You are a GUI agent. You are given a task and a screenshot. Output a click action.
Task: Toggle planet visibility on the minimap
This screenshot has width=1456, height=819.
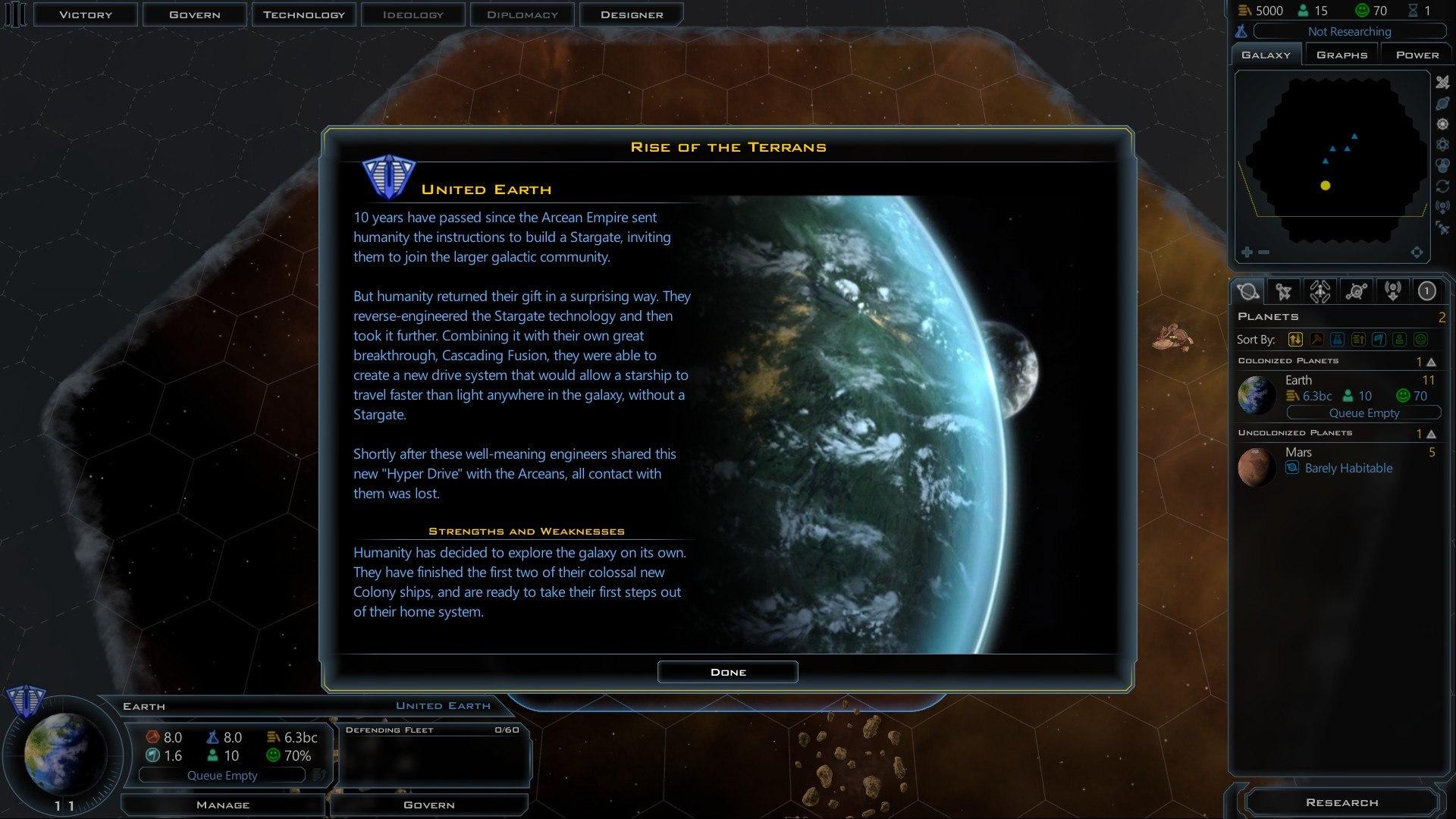coord(1443,104)
